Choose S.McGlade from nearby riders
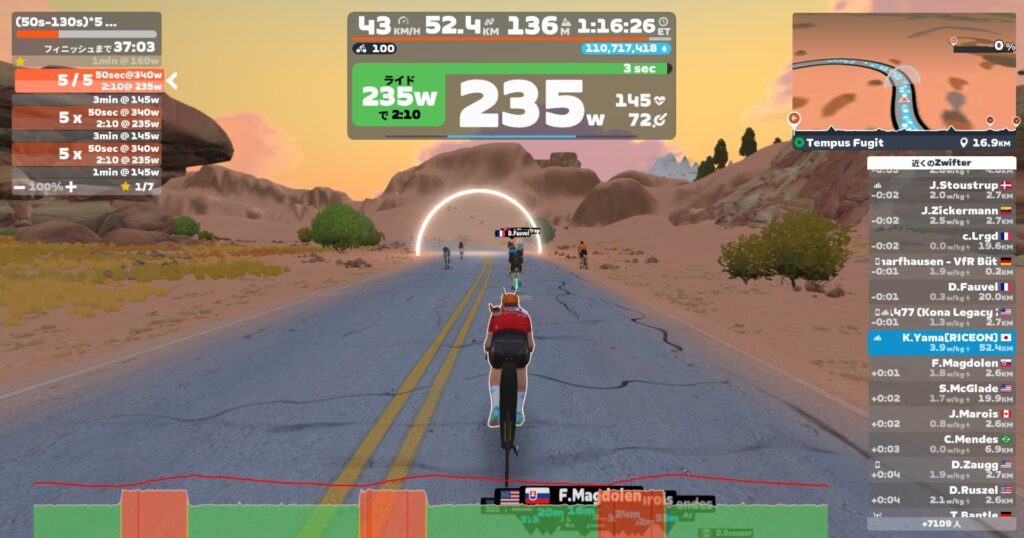Screen dimensions: 1024x538 point(941,394)
